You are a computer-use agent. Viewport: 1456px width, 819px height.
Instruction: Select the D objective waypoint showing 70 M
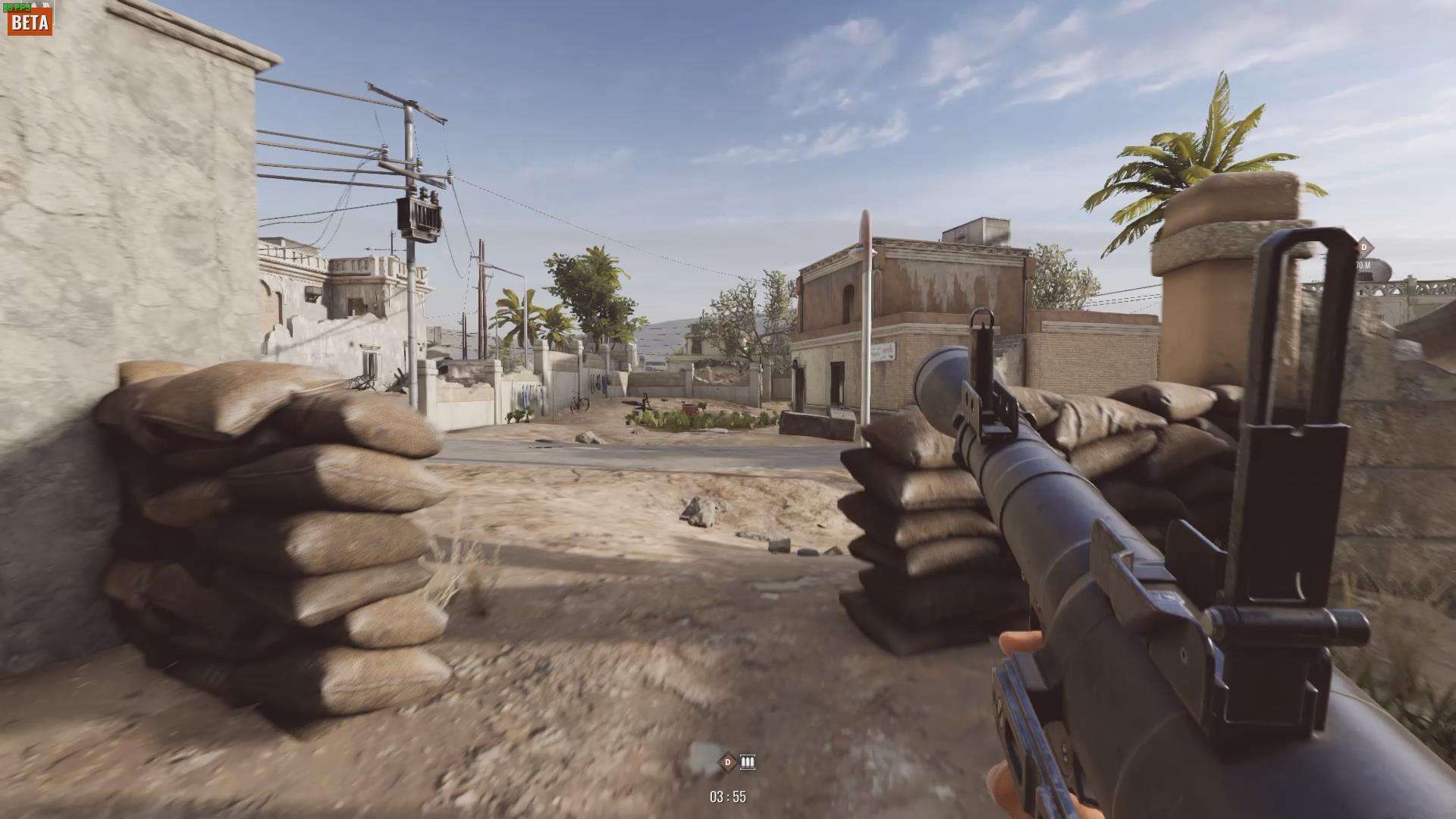(x=1363, y=247)
